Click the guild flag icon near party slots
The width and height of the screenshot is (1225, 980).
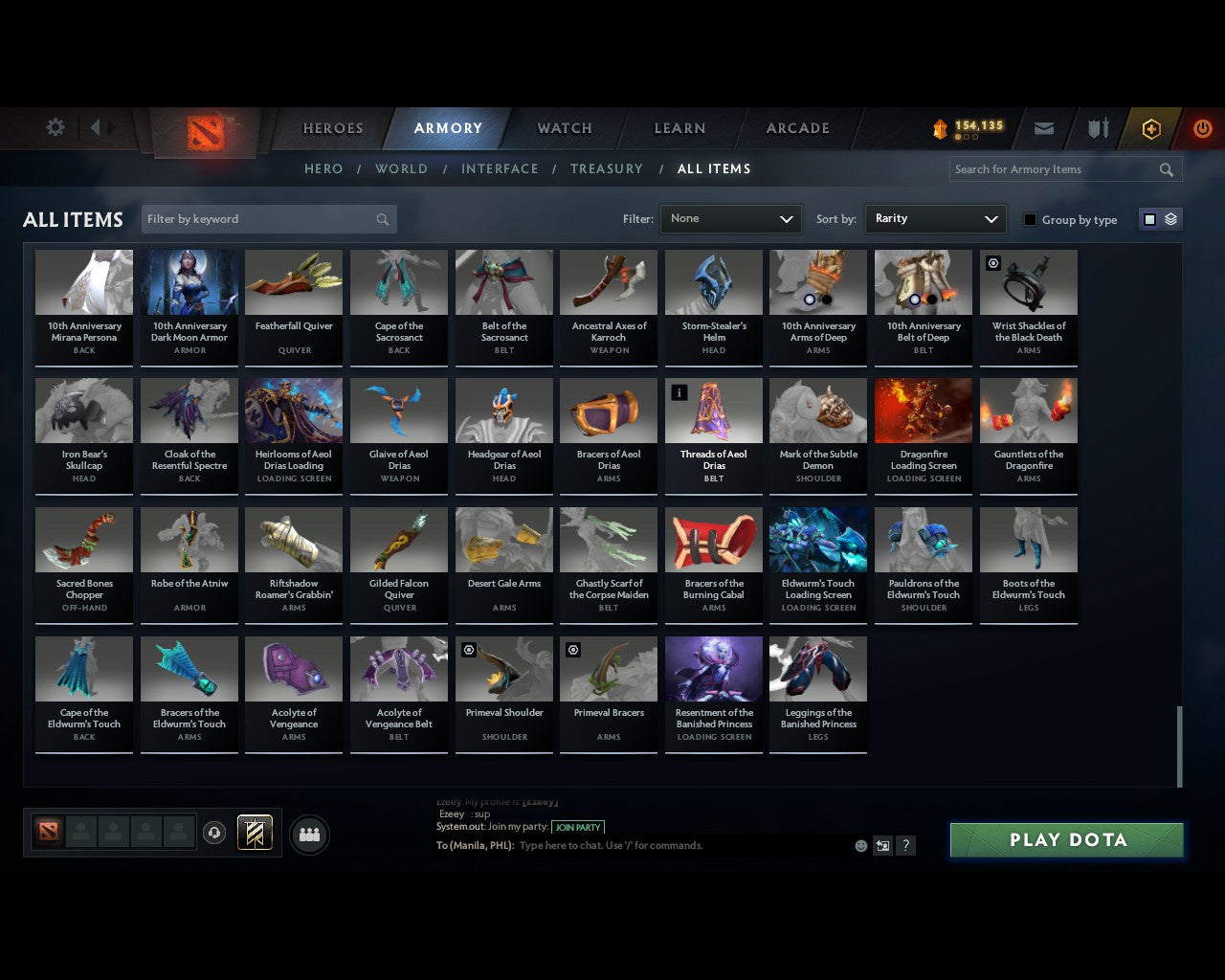(255, 833)
